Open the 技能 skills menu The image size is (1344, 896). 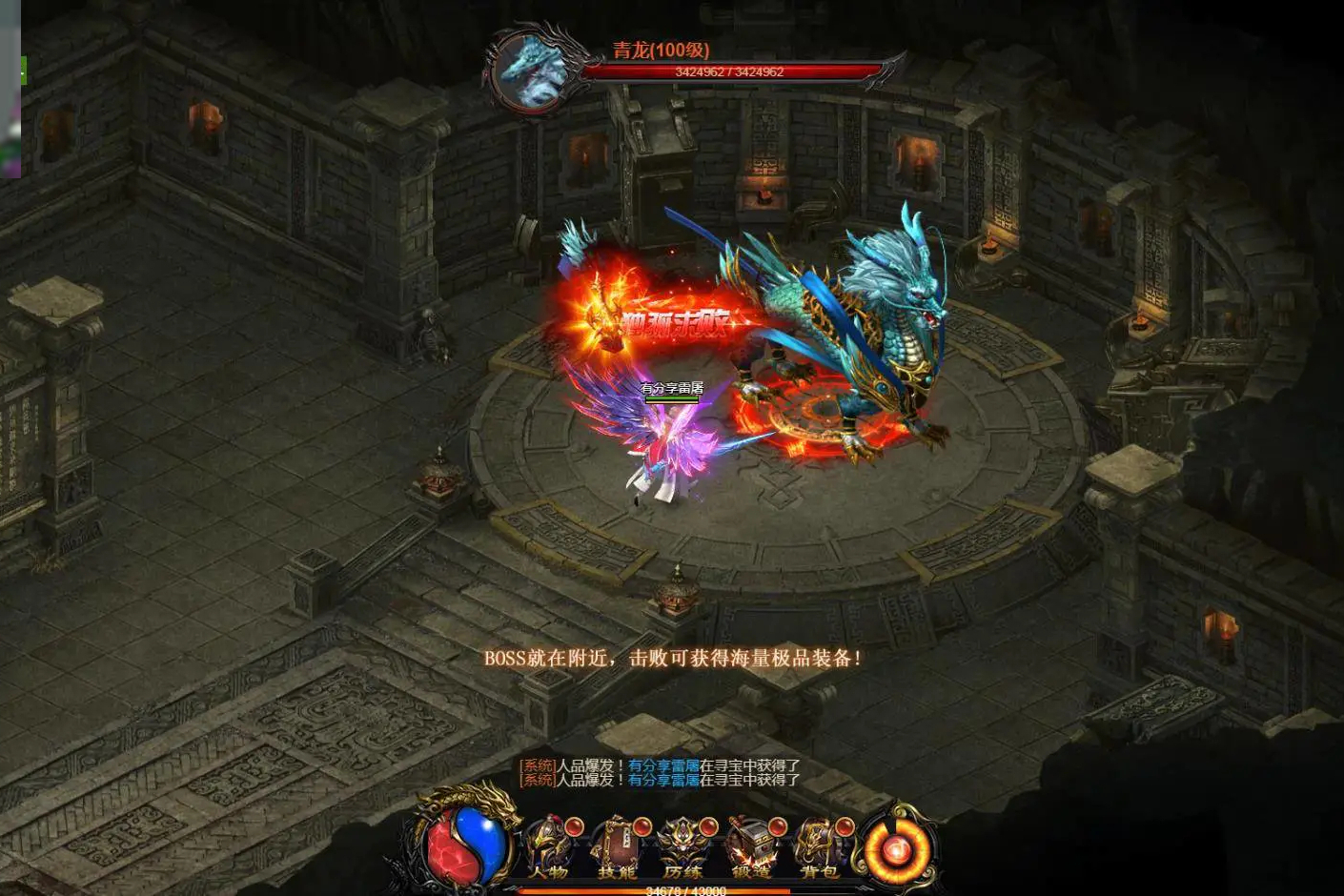point(616,847)
